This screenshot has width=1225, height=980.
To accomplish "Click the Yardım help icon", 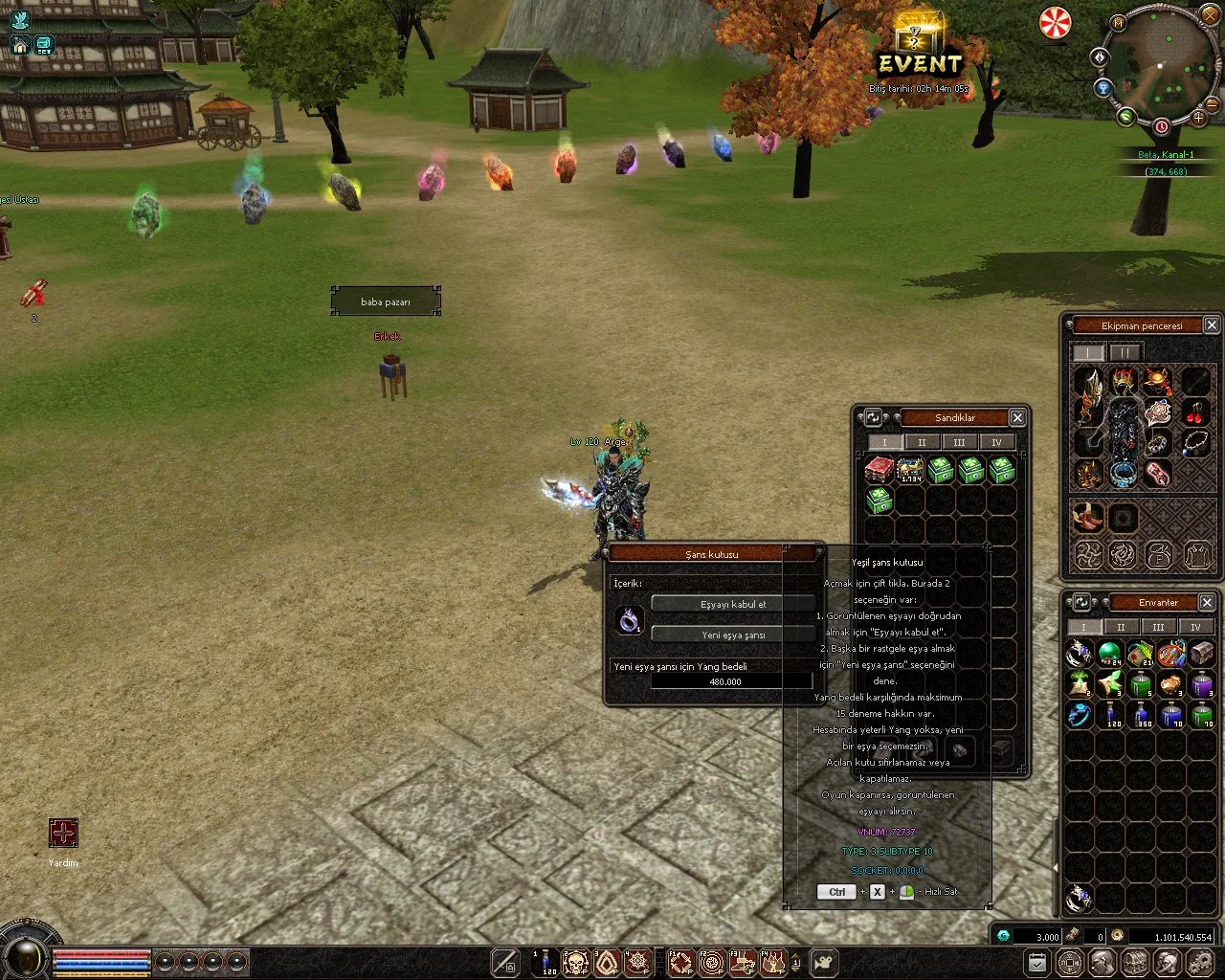I will point(63,833).
